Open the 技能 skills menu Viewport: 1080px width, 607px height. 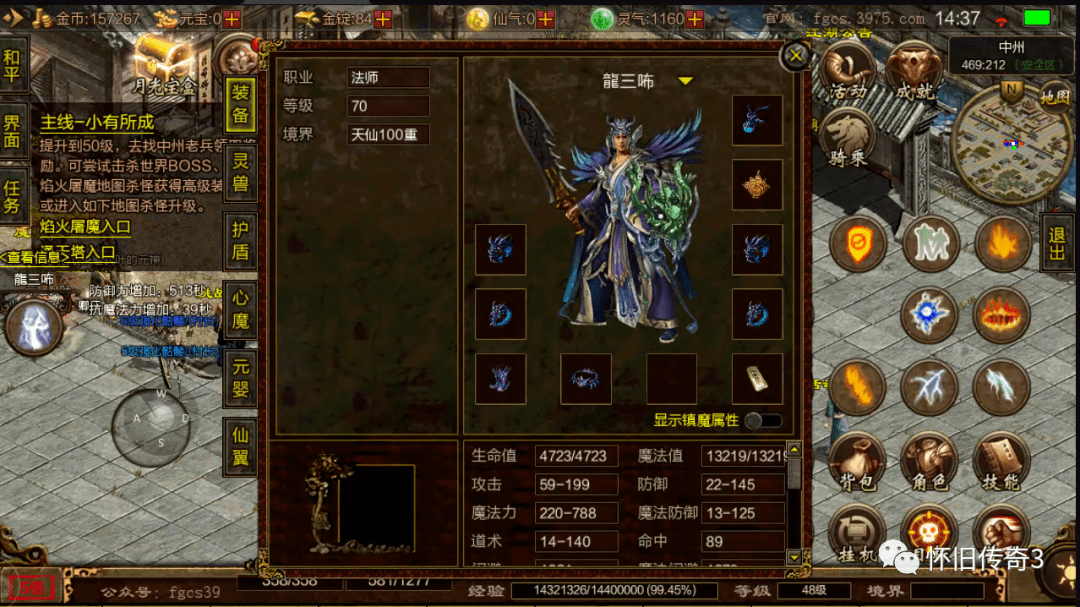1000,464
